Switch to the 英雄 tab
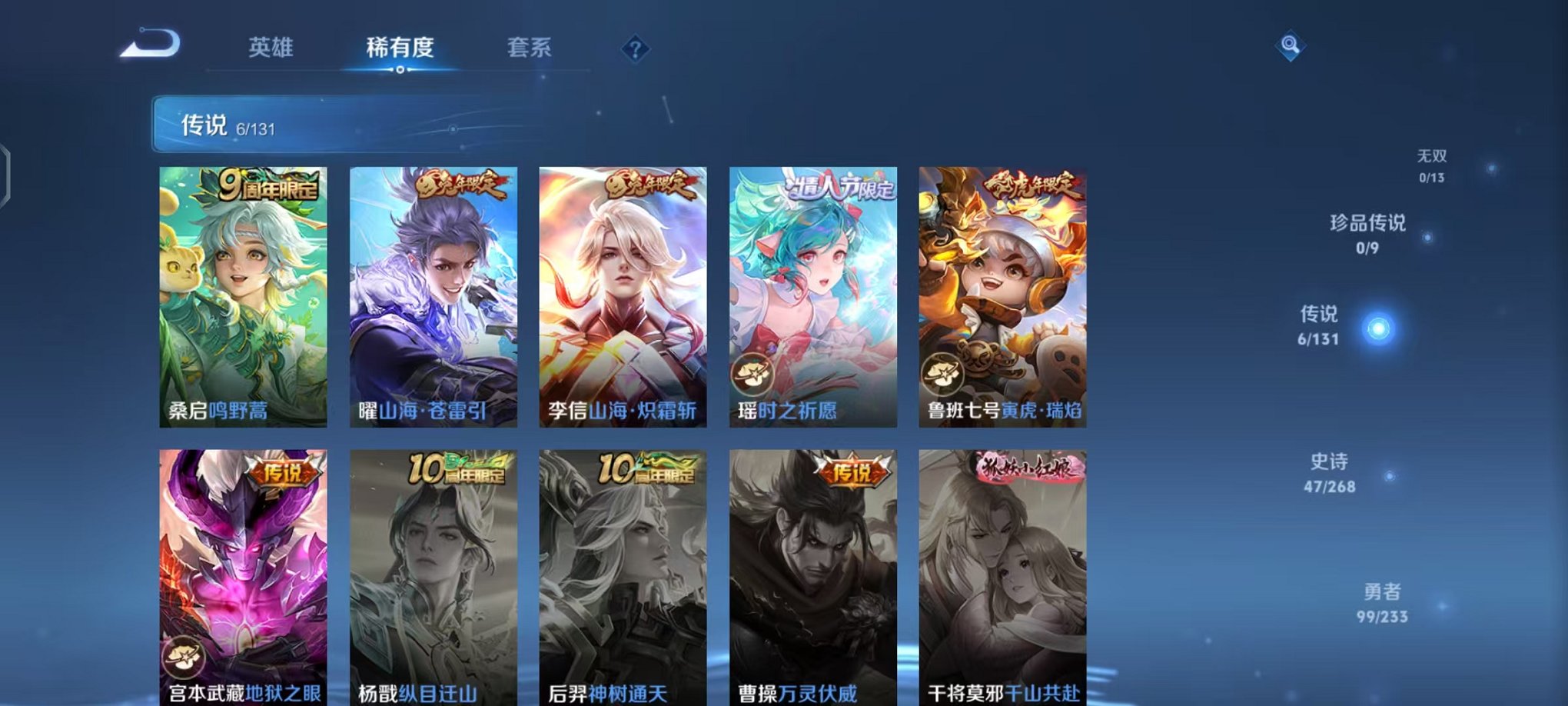This screenshot has height=706, width=1568. 271,48
